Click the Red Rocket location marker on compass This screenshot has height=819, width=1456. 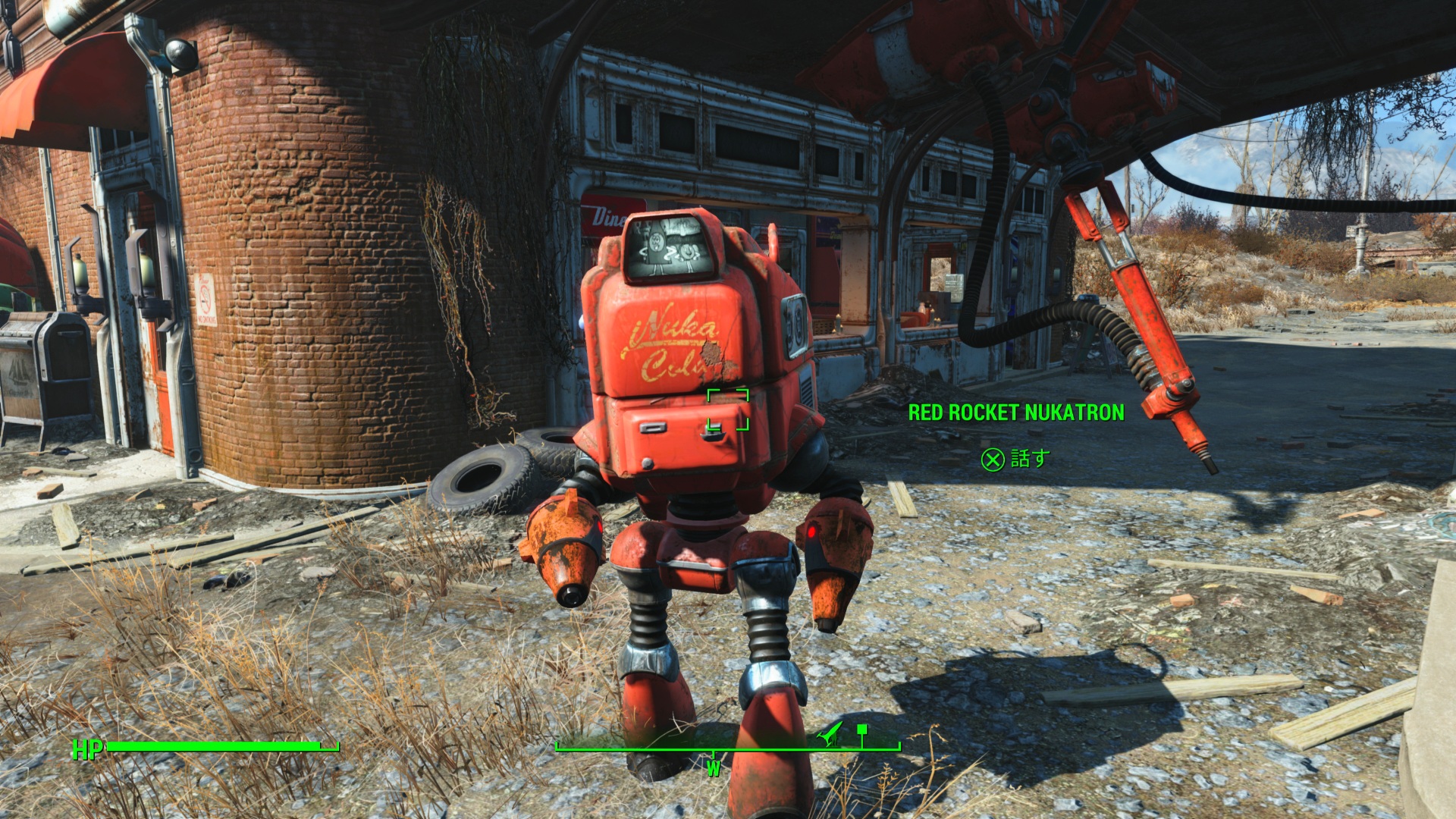point(831,733)
